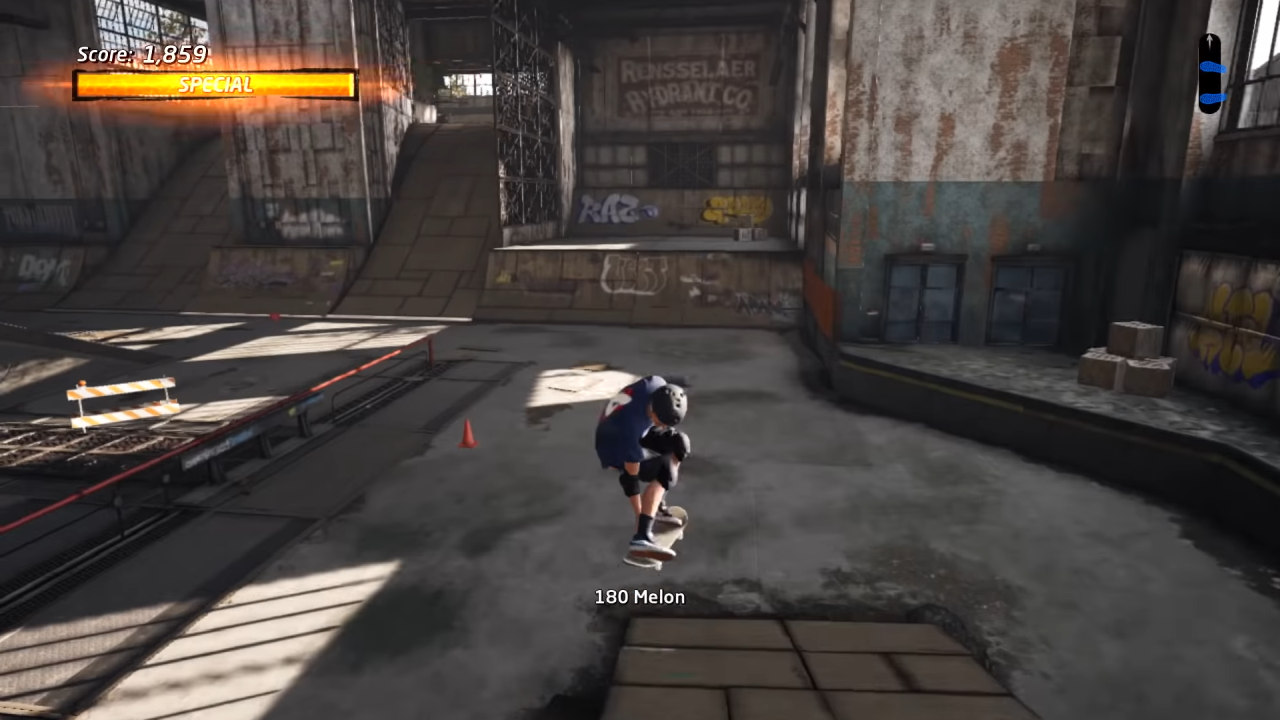
Task: Click the blue front footprint on the deck icon
Action: pyautogui.click(x=1213, y=66)
